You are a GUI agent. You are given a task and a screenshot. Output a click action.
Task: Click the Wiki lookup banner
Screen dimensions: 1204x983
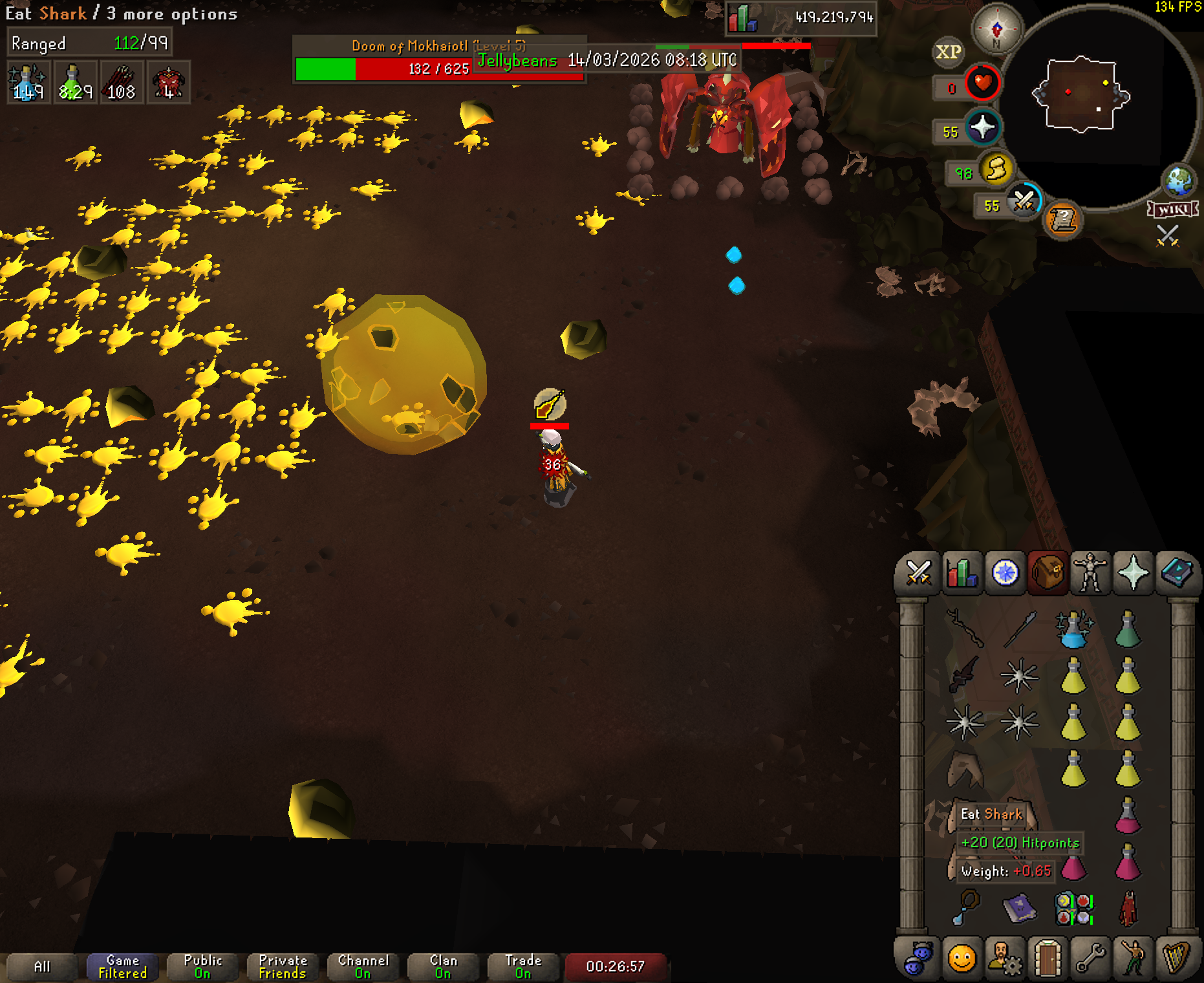tap(1172, 210)
